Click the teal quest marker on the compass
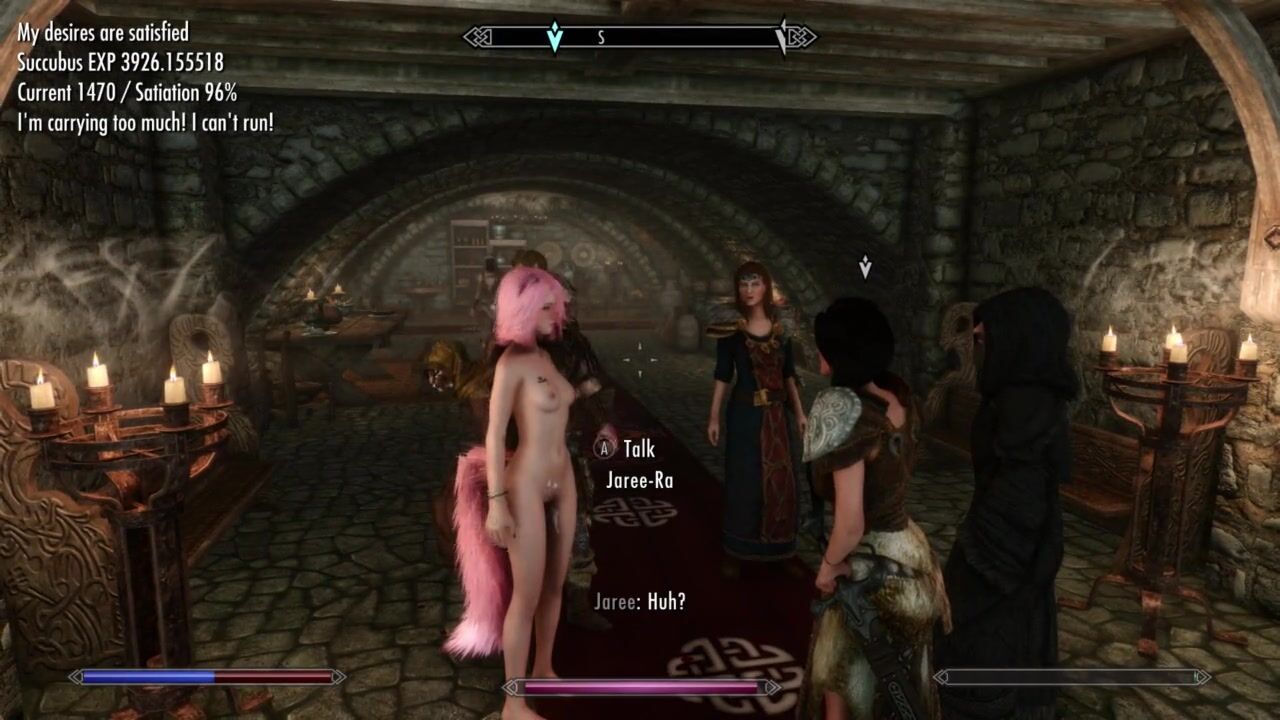 (x=555, y=37)
